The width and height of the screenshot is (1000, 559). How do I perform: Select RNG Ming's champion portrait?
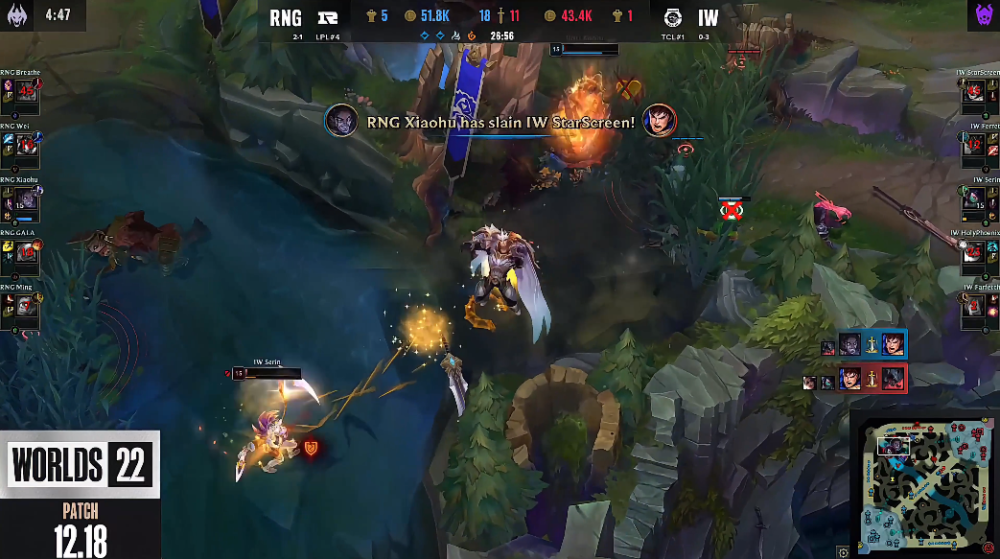pos(27,306)
